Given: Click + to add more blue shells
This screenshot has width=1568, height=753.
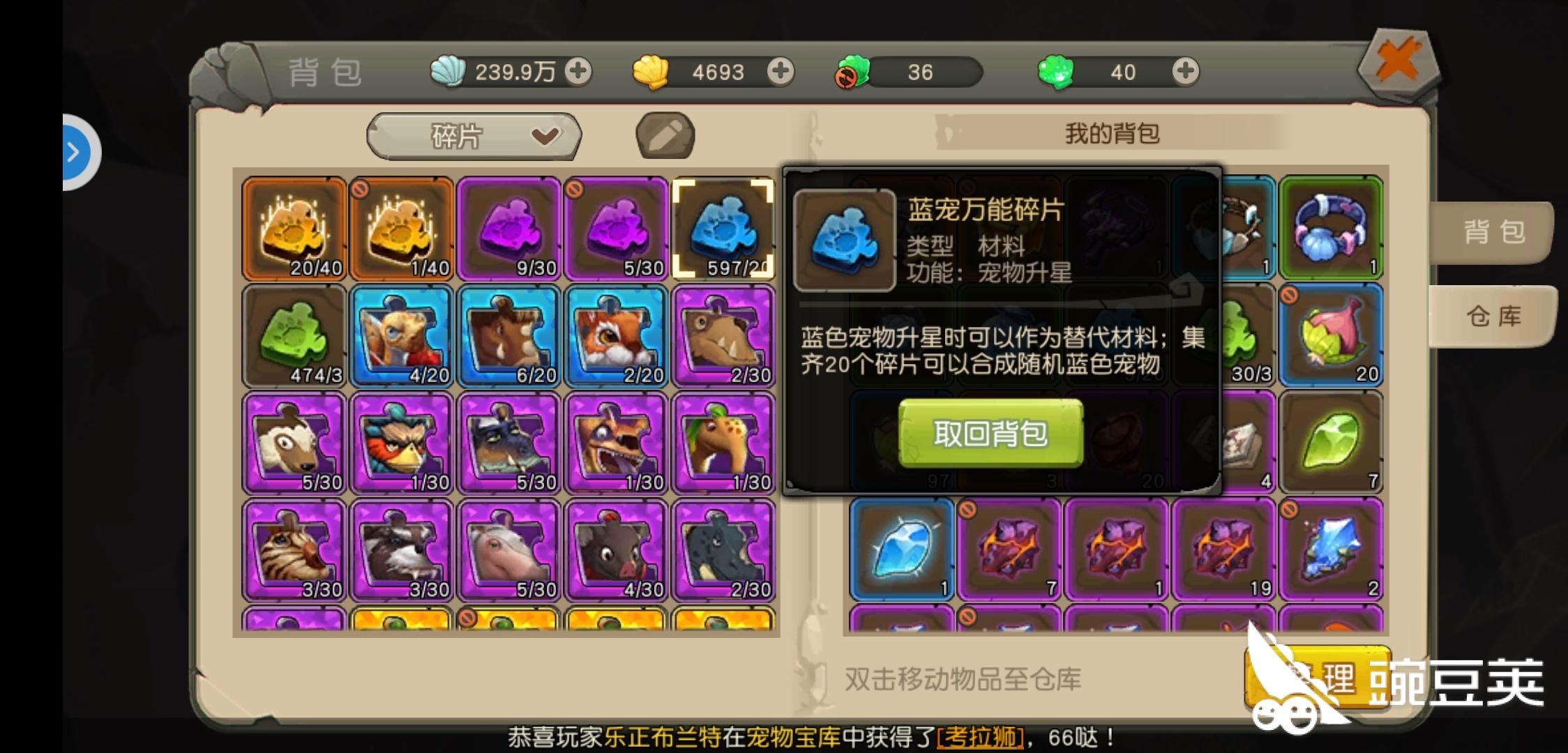Looking at the screenshot, I should (x=580, y=70).
